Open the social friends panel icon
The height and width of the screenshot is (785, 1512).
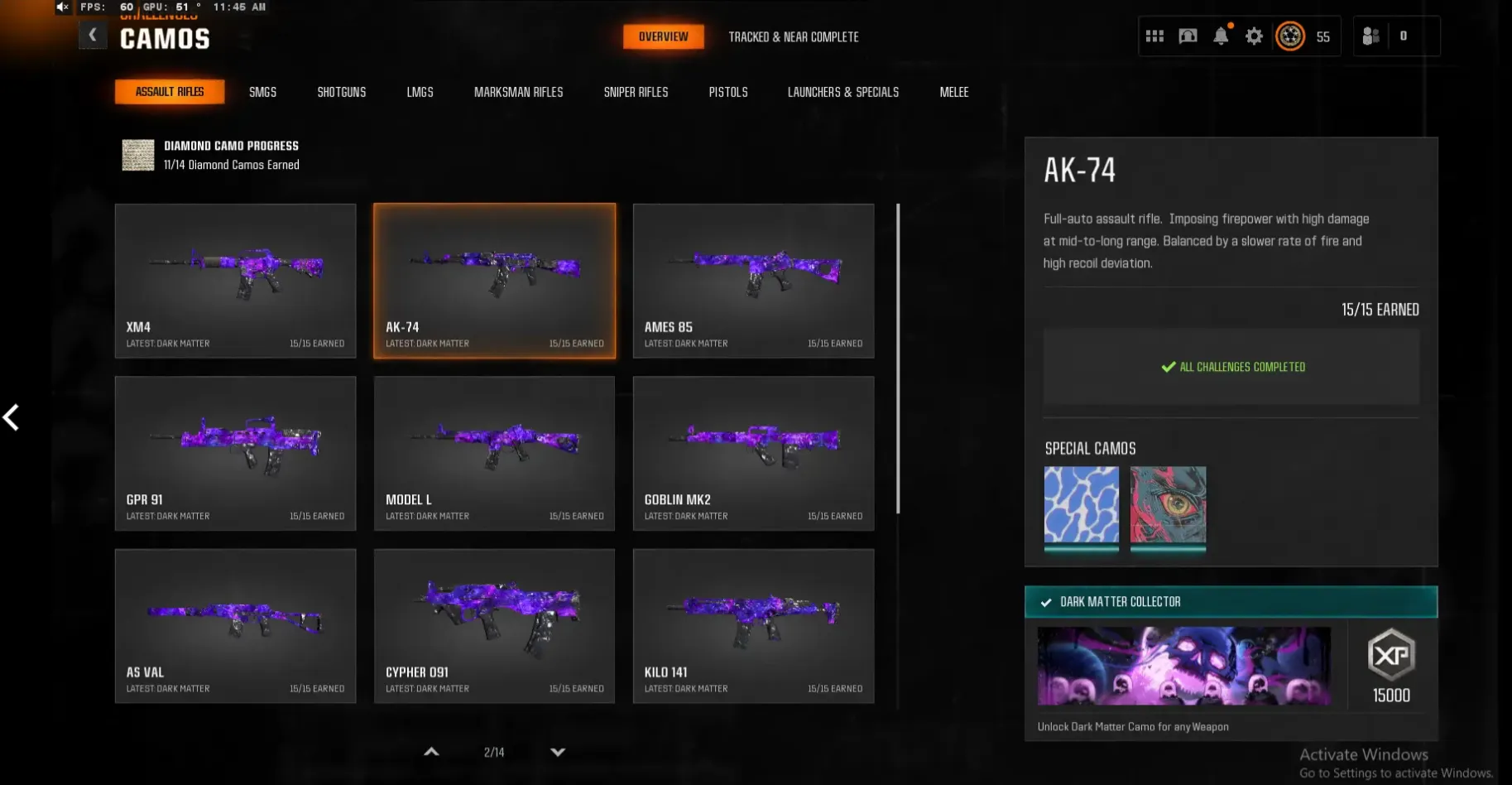point(1370,36)
